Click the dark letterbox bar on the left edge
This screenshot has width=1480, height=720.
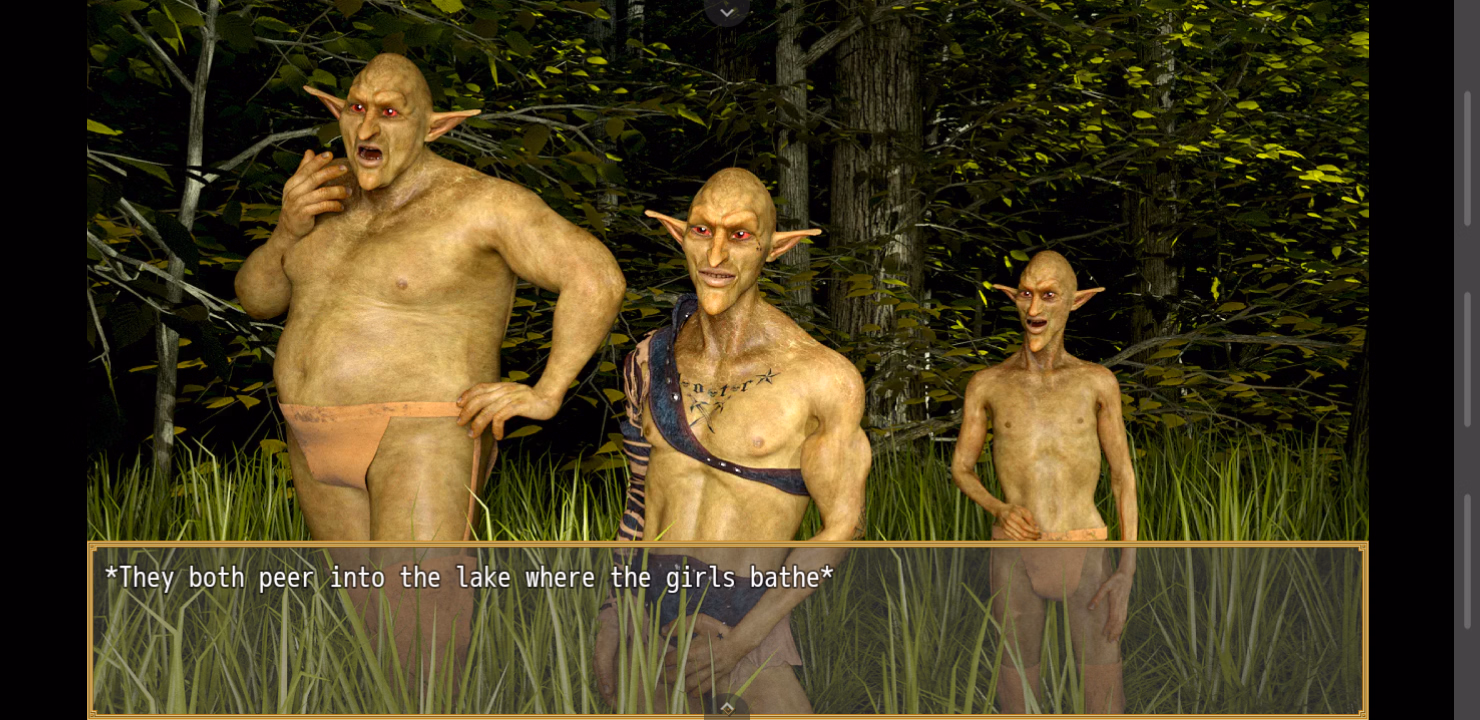(40, 360)
